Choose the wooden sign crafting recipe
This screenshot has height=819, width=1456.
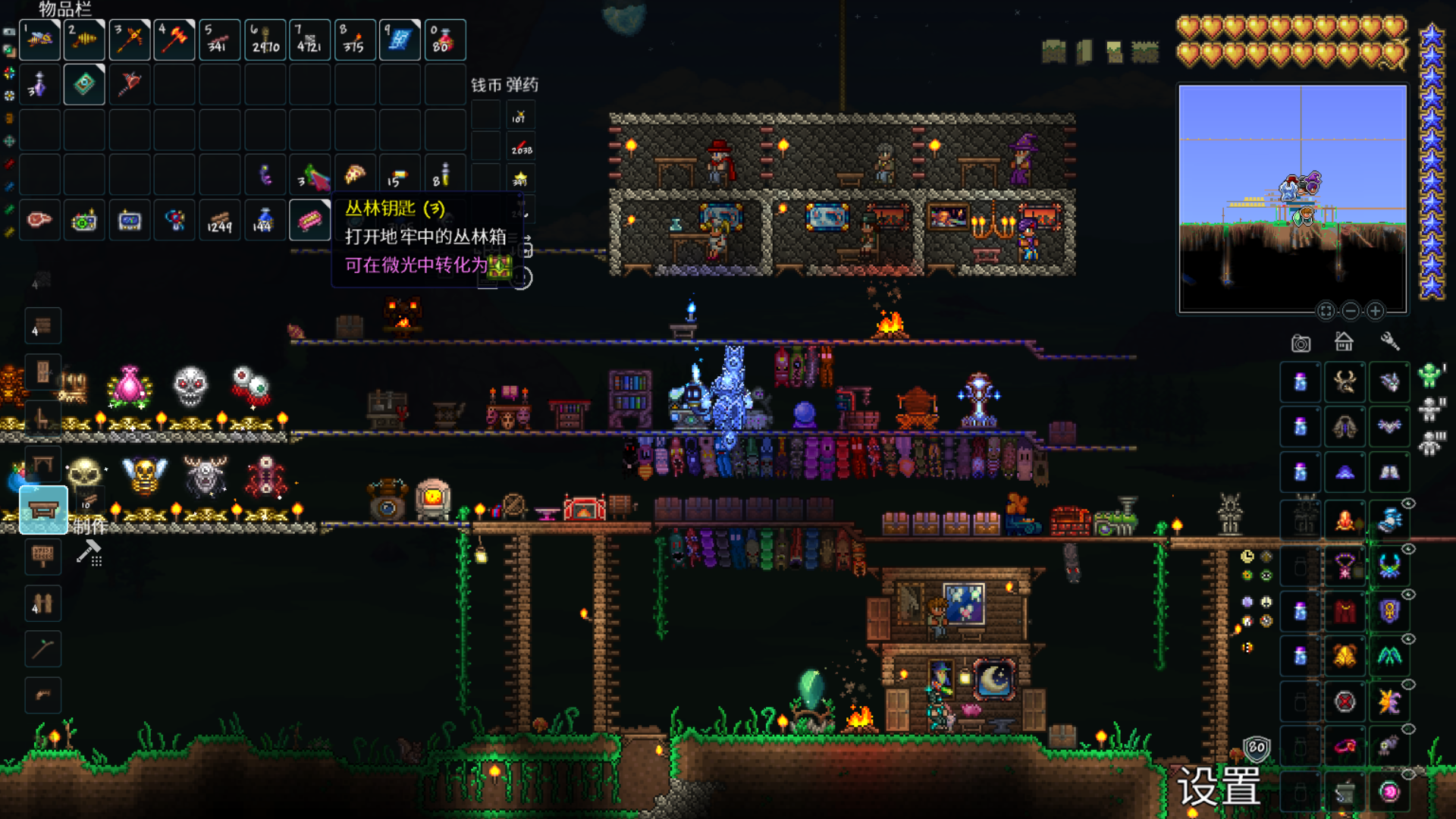pyautogui.click(x=42, y=556)
